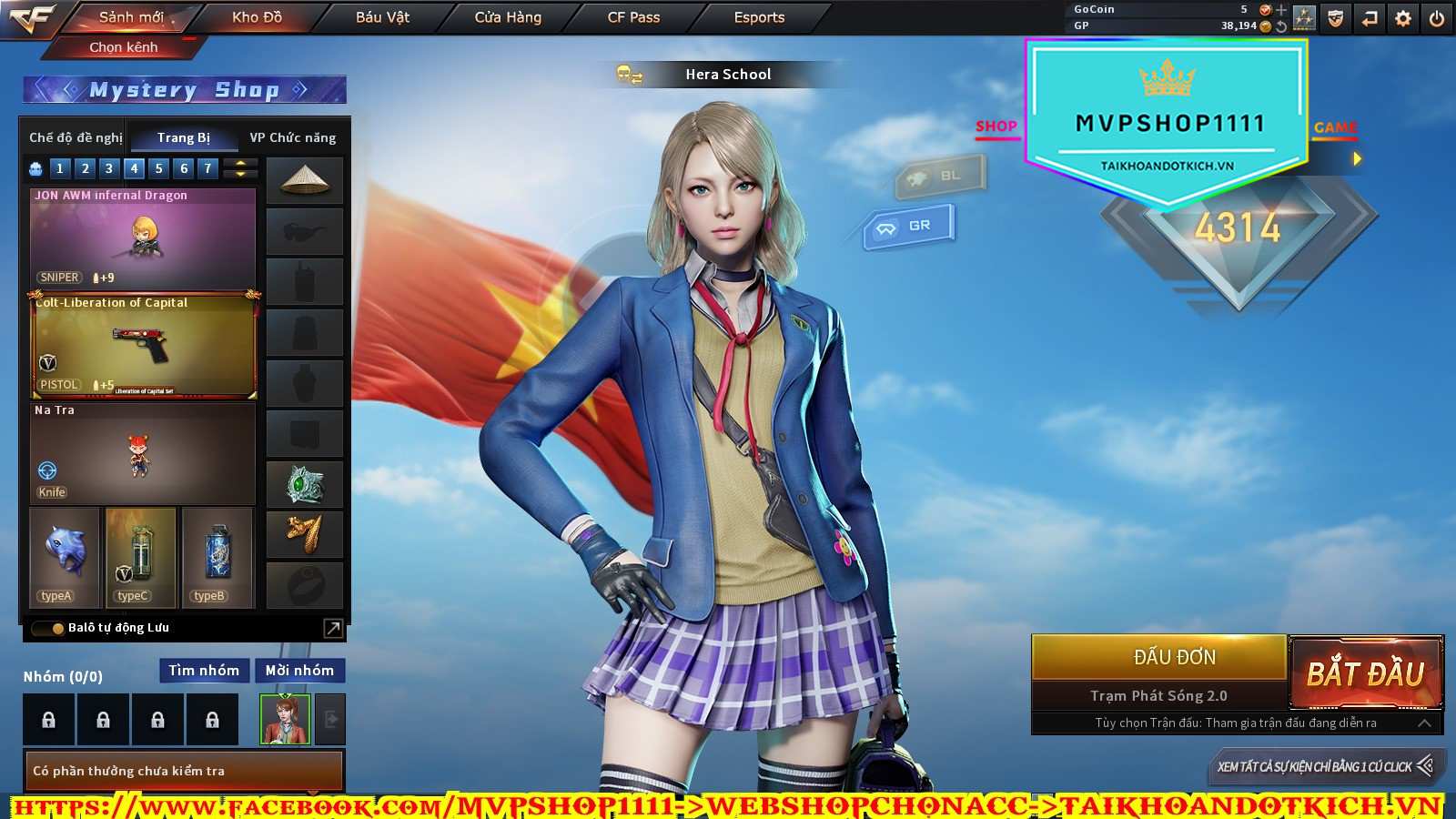
Task: Invite players with Mời nhóm
Action: (299, 671)
